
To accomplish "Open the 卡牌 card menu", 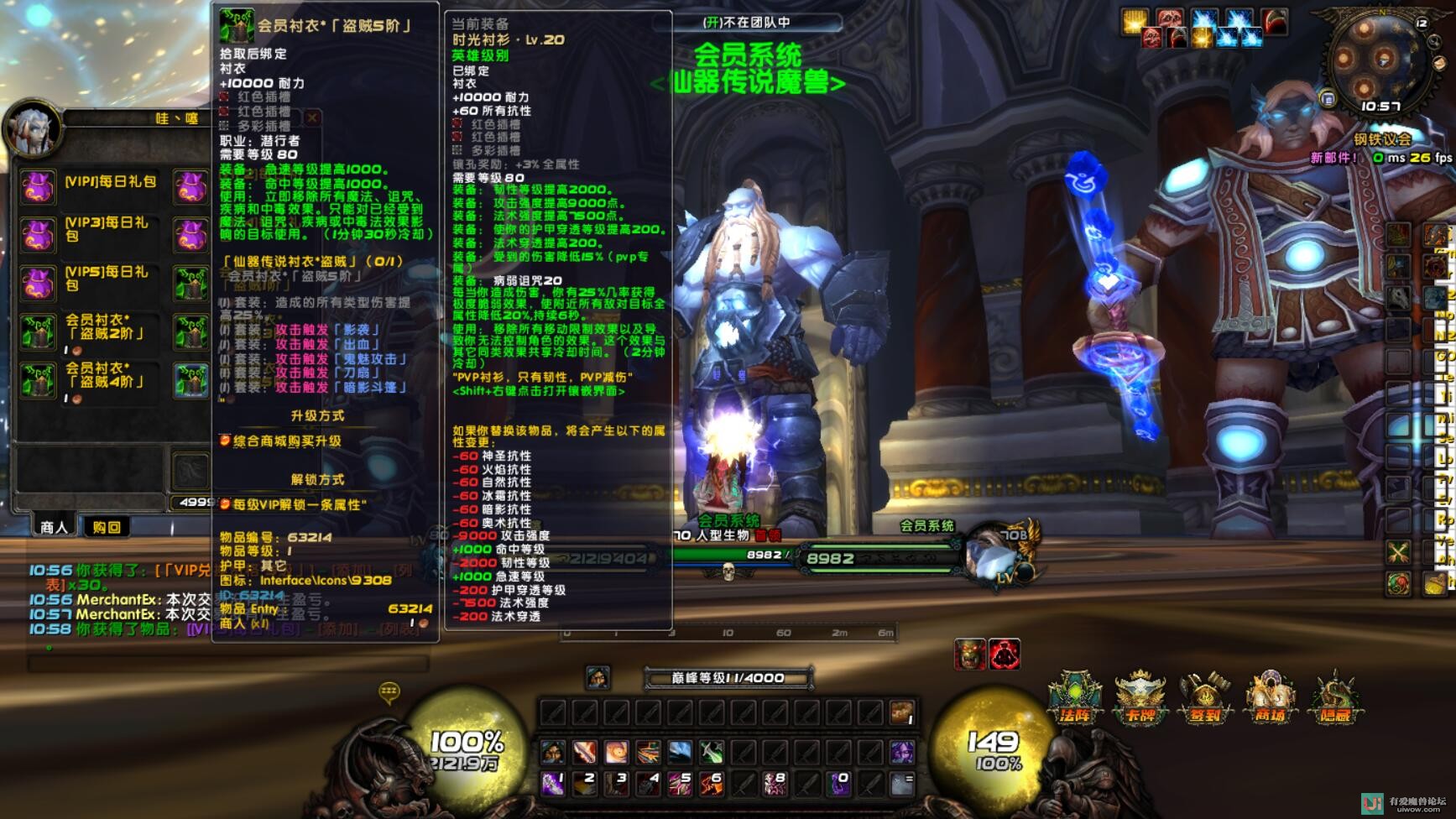I will pyautogui.click(x=1140, y=698).
